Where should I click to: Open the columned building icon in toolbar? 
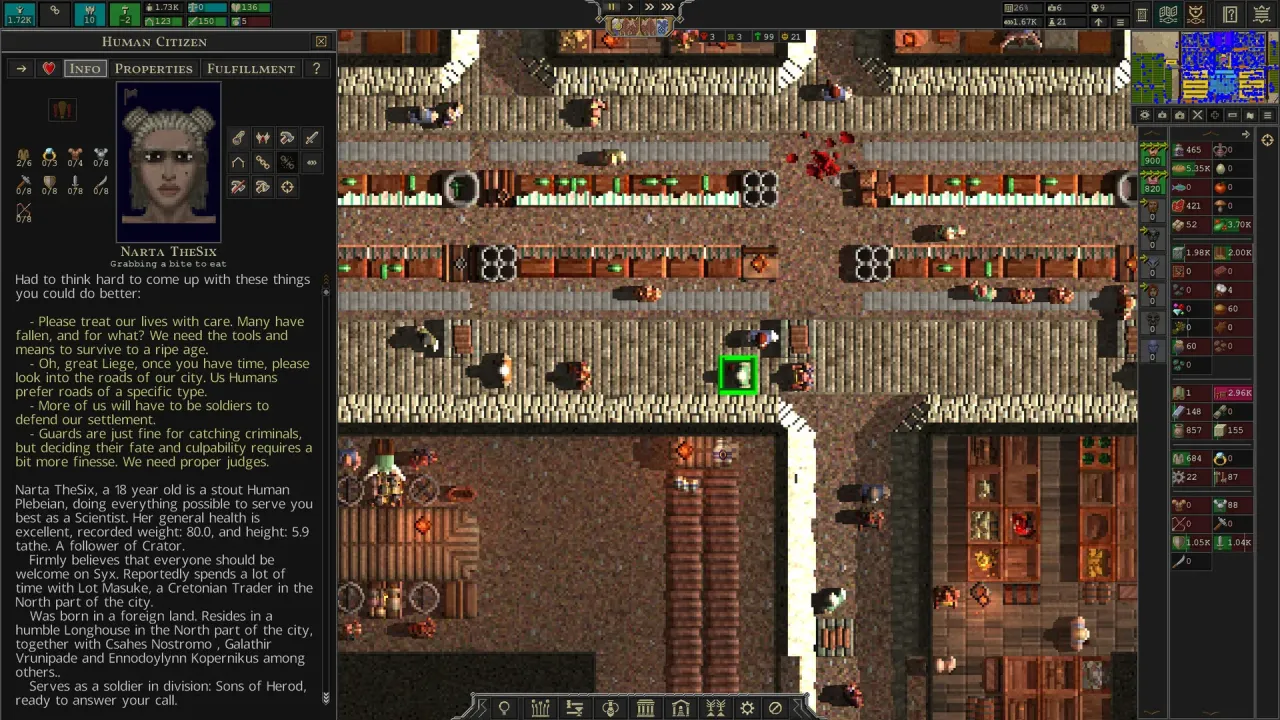point(646,708)
